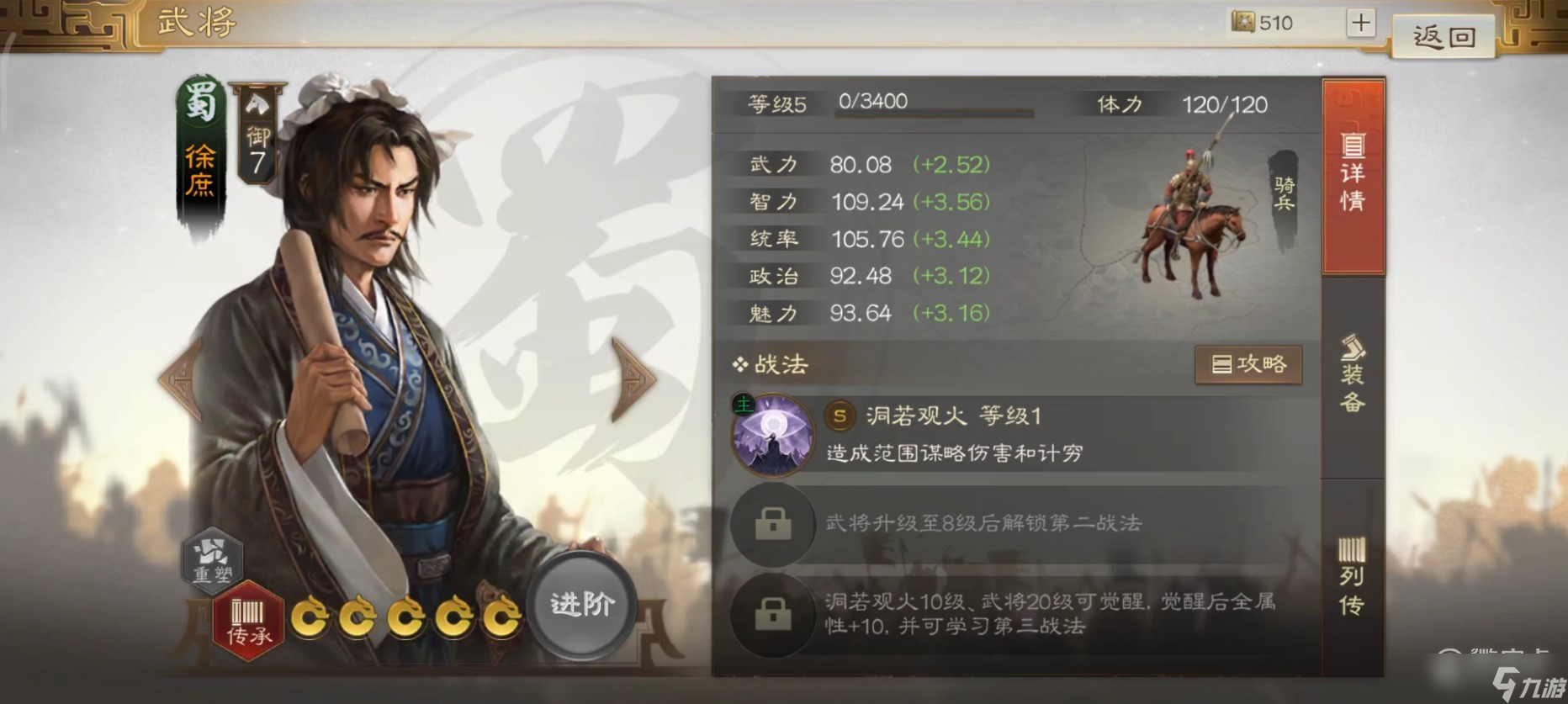The image size is (1568, 704).
Task: Open the 攻略 strategy guide
Action: 1248,365
